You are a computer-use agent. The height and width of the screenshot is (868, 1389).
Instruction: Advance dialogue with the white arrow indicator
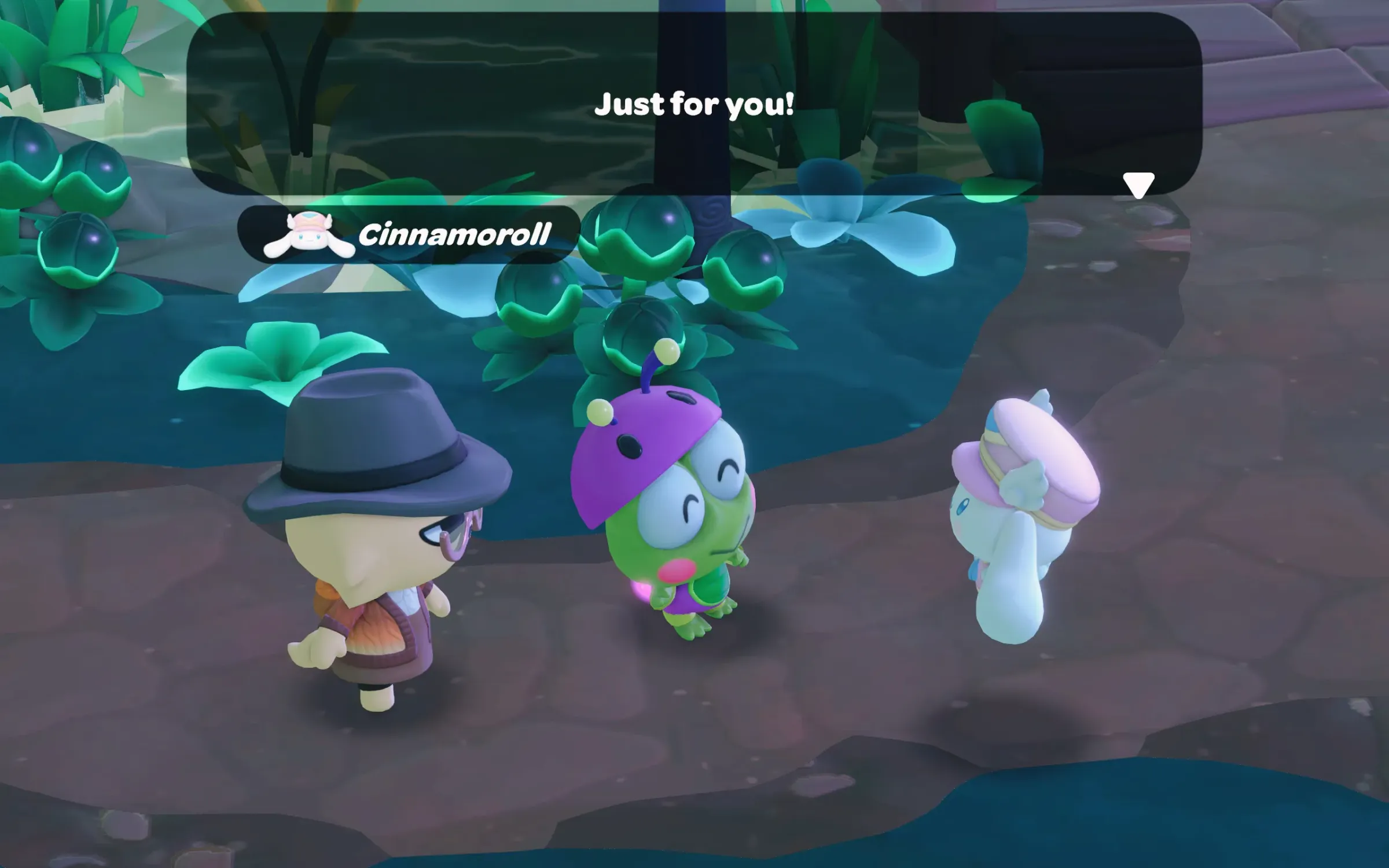pos(1138,185)
